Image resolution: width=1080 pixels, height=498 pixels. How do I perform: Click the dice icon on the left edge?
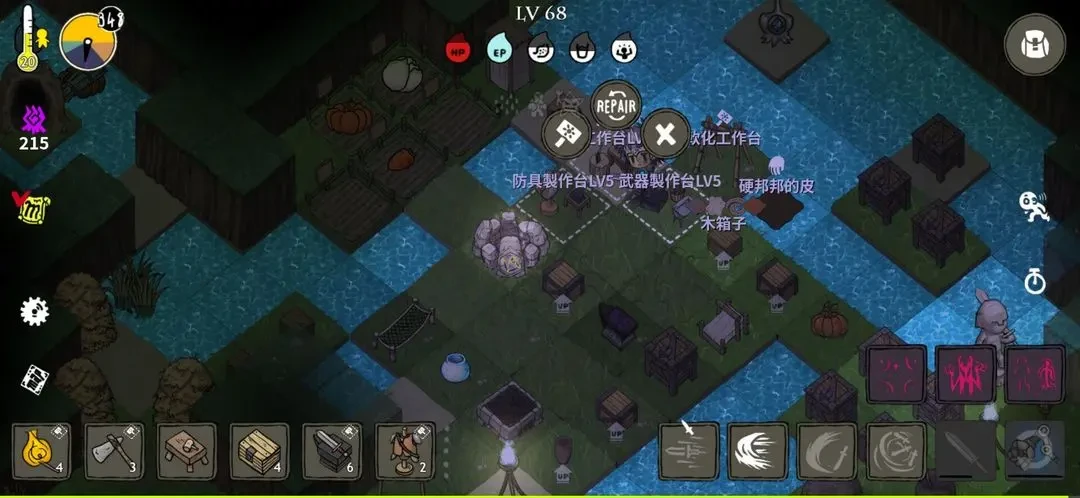click(x=35, y=379)
